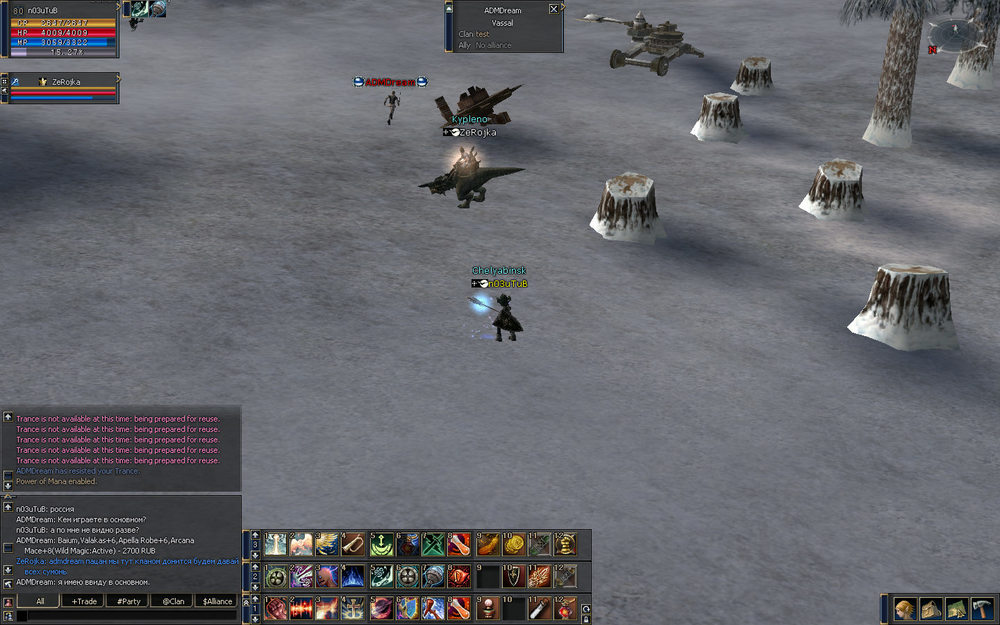Close the ADMDream target window
The width and height of the screenshot is (1000, 625).
[x=554, y=9]
